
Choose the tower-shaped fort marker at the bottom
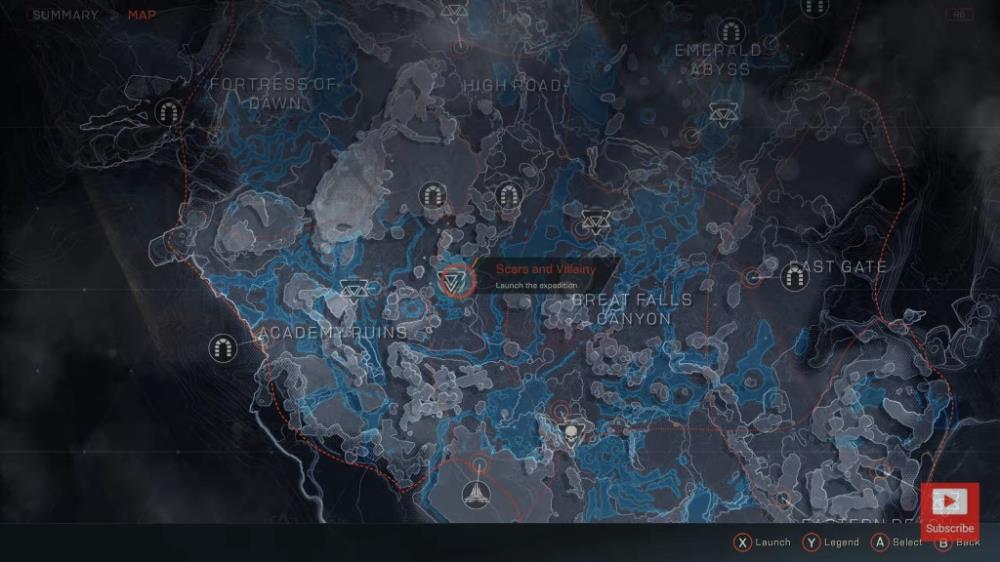point(476,493)
